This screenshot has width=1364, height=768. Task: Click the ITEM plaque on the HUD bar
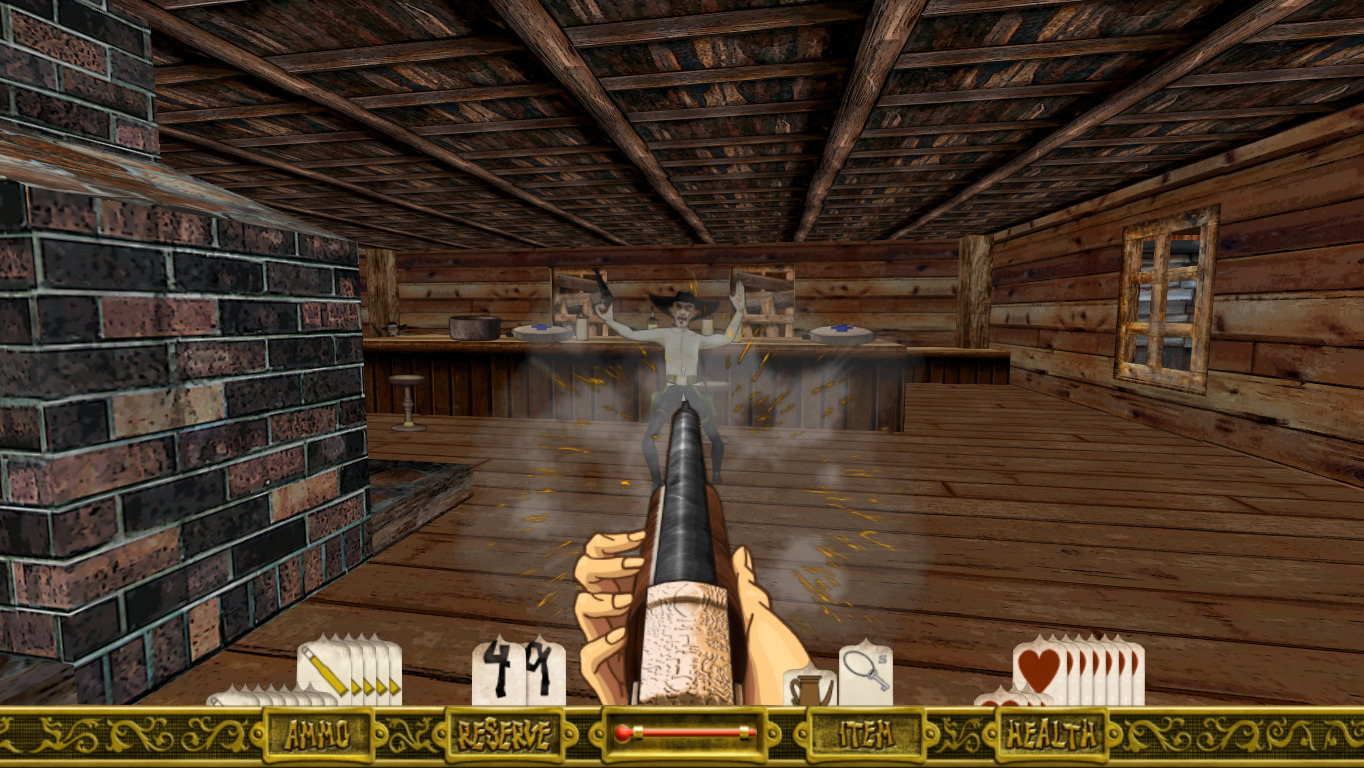click(x=866, y=736)
